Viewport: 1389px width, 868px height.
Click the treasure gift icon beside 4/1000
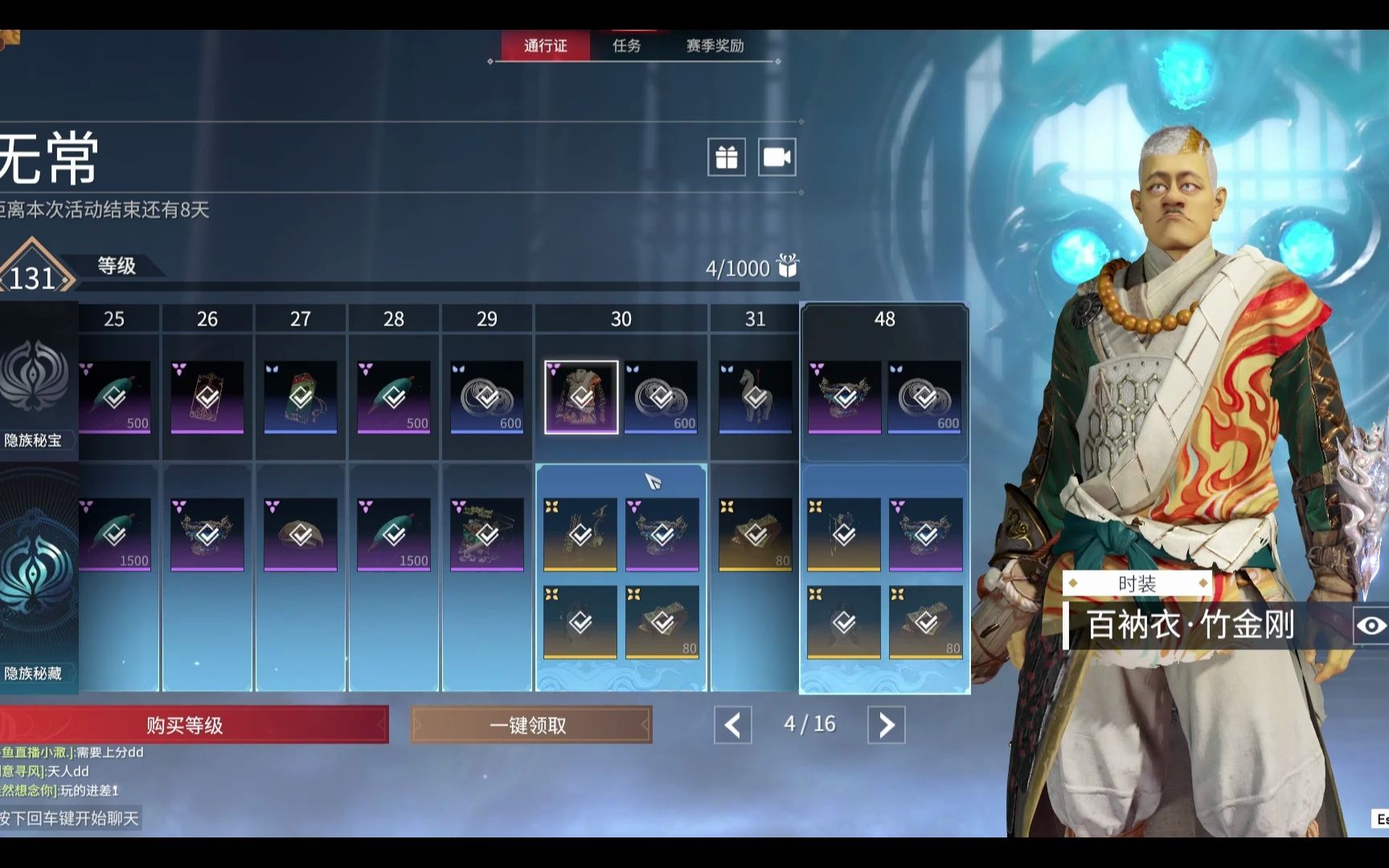click(788, 266)
